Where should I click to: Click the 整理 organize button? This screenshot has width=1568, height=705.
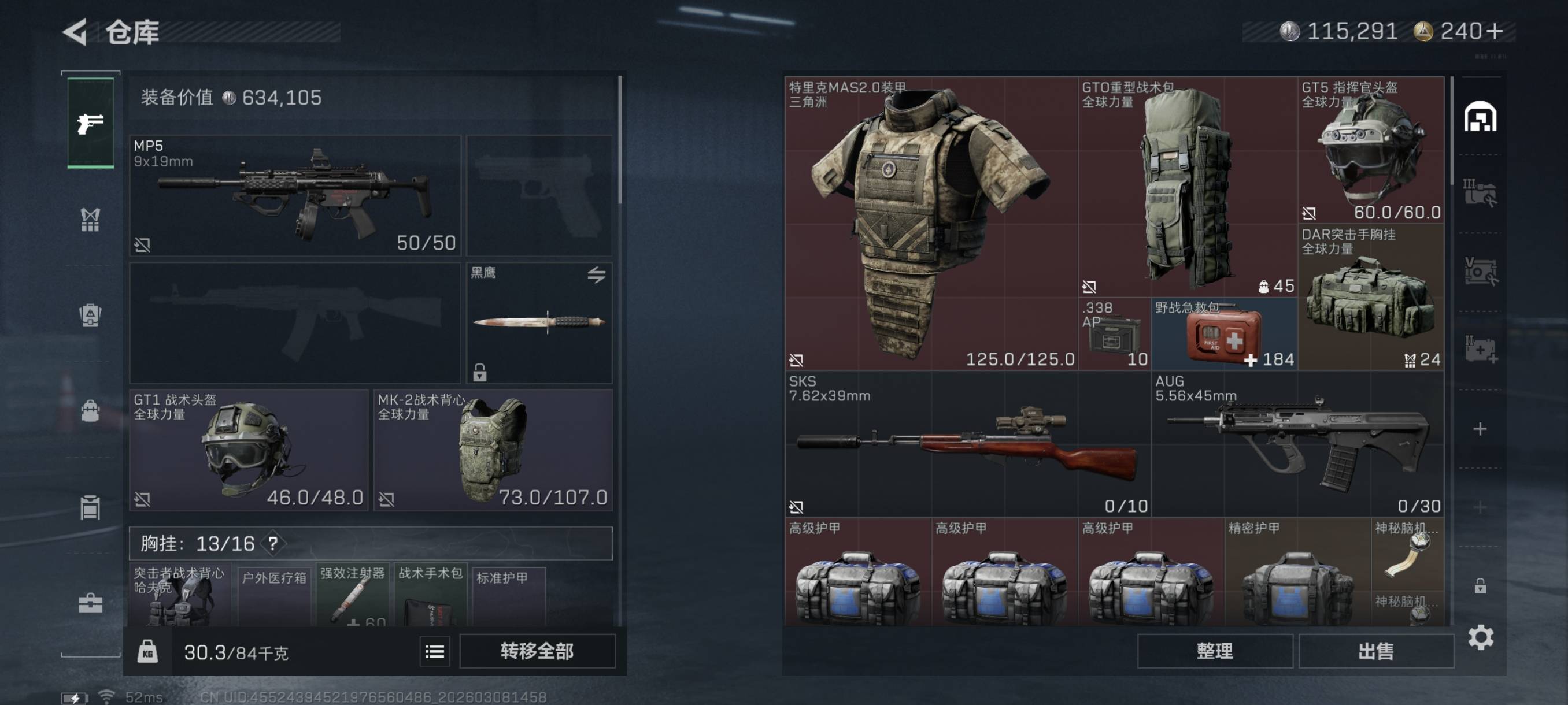pyautogui.click(x=1214, y=651)
